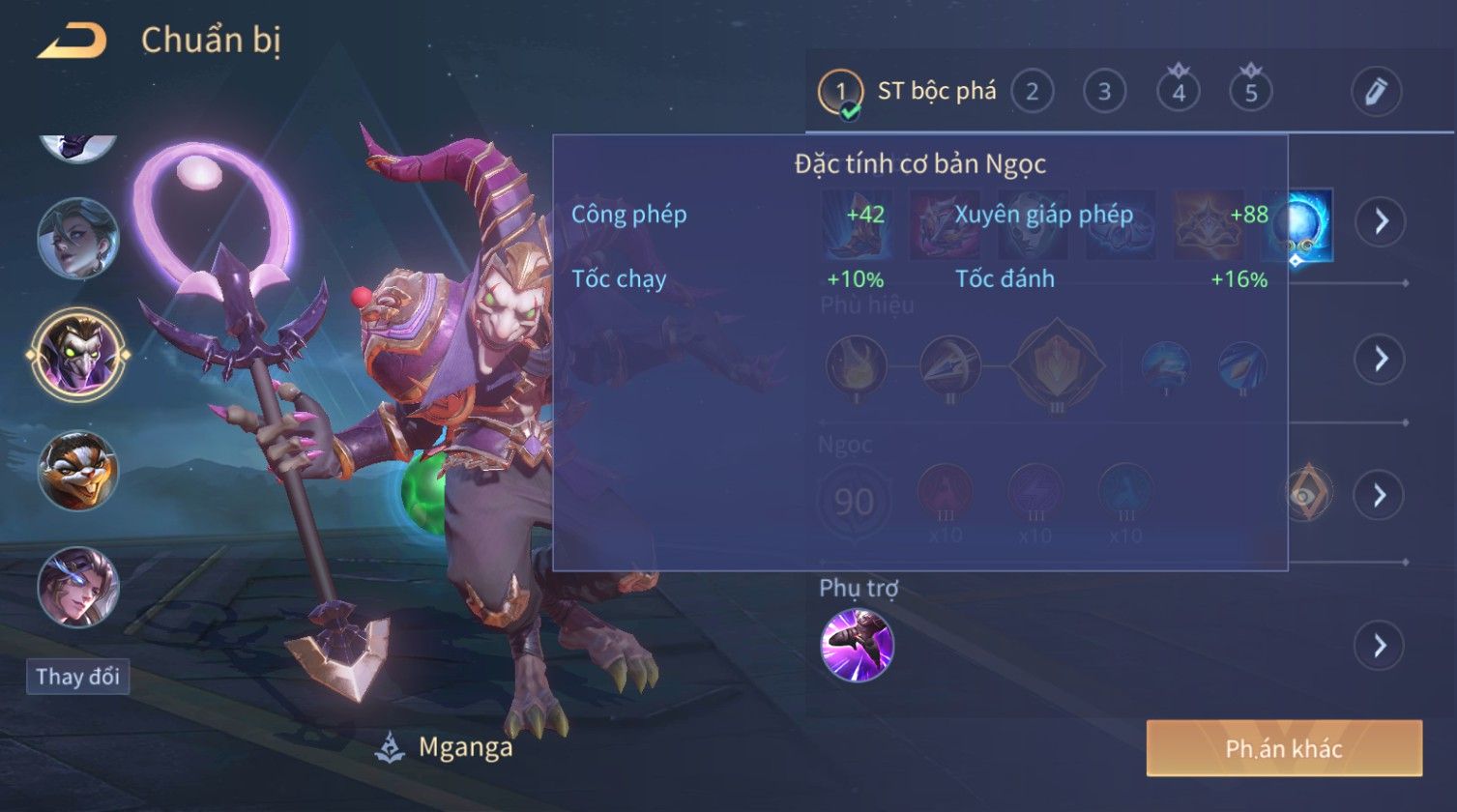The width and height of the screenshot is (1457, 812).
Task: Select the active ST bộc phá preset
Action: pyautogui.click(x=909, y=92)
